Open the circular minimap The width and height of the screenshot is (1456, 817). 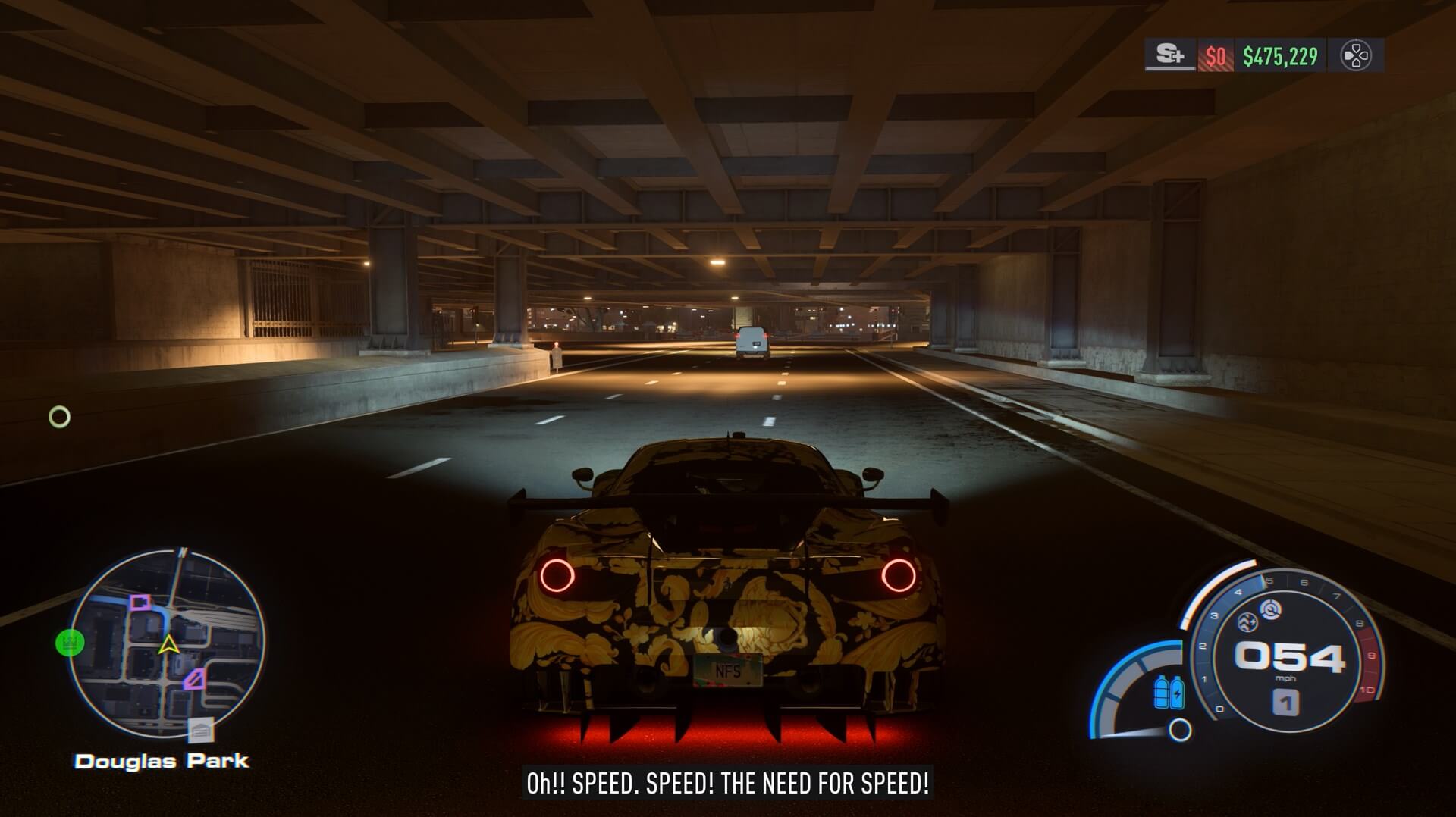pos(168,644)
